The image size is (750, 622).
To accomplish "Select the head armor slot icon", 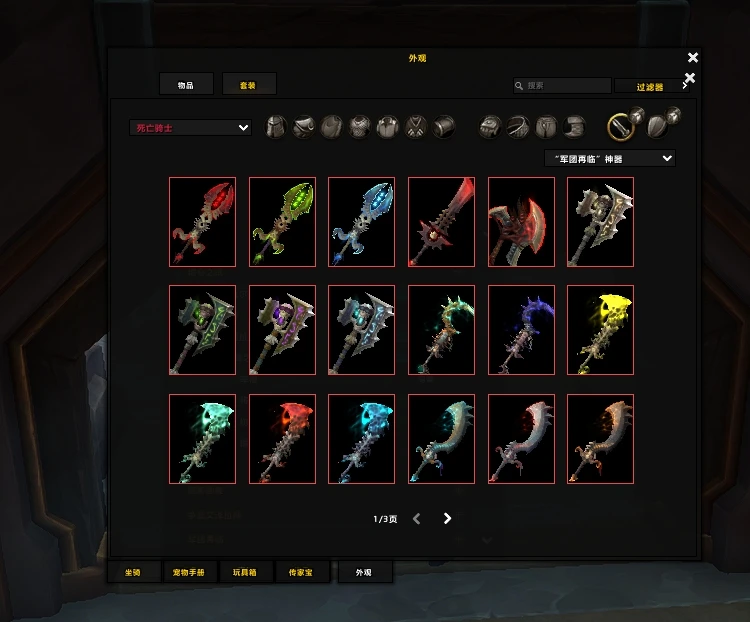I will [x=275, y=127].
